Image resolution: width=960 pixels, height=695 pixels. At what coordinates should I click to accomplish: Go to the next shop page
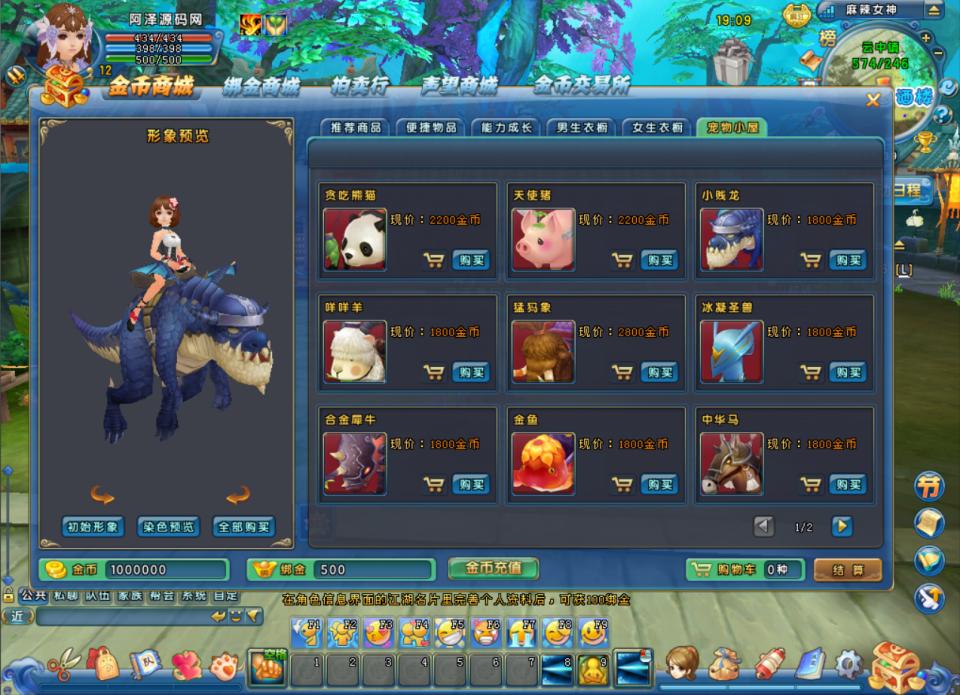click(x=842, y=526)
